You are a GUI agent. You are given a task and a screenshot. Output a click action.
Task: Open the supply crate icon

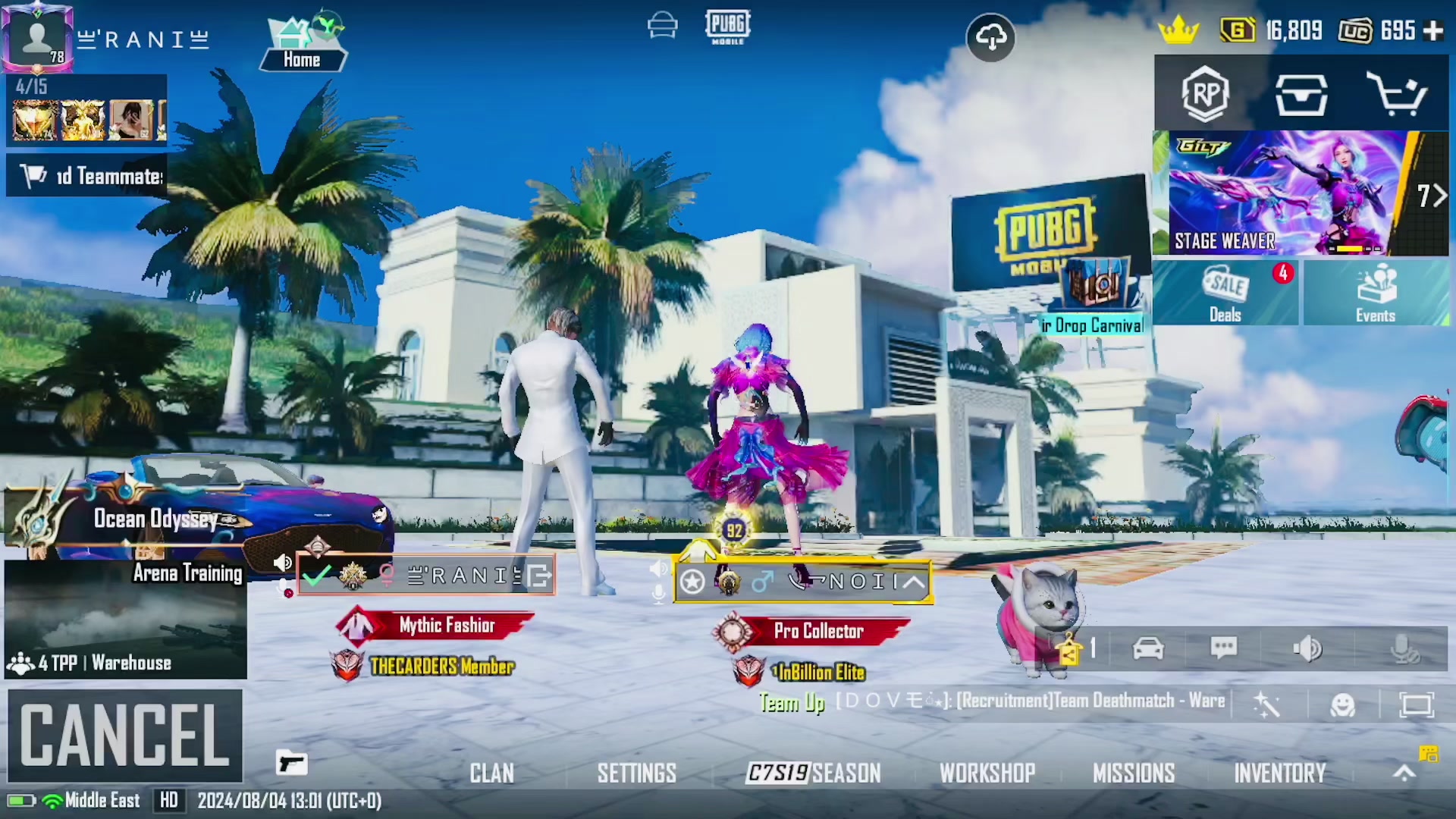click(x=1301, y=94)
